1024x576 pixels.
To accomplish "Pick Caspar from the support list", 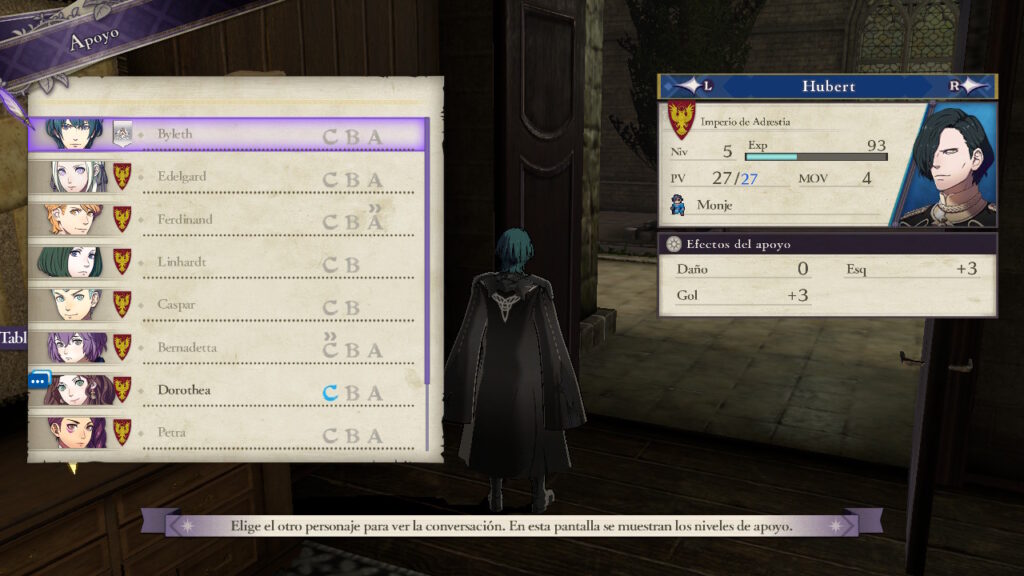I will click(230, 306).
